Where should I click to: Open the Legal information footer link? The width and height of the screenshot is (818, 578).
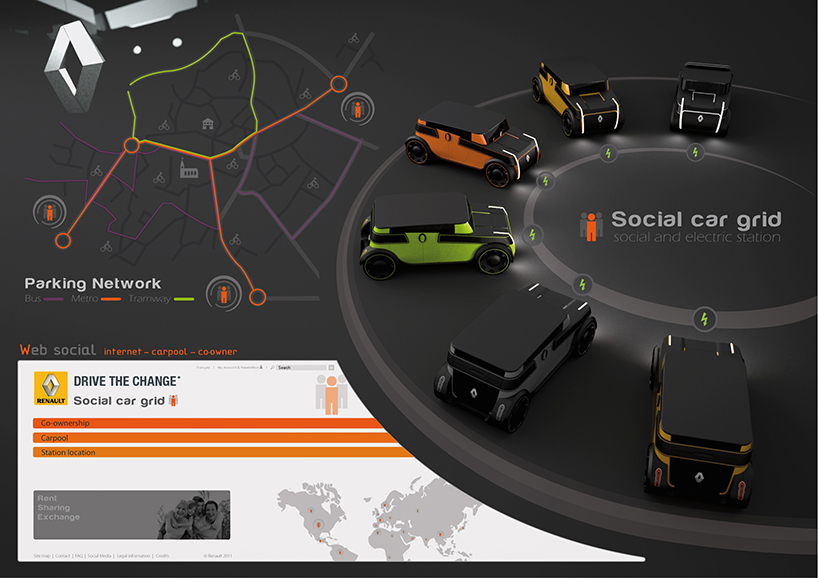coord(133,554)
